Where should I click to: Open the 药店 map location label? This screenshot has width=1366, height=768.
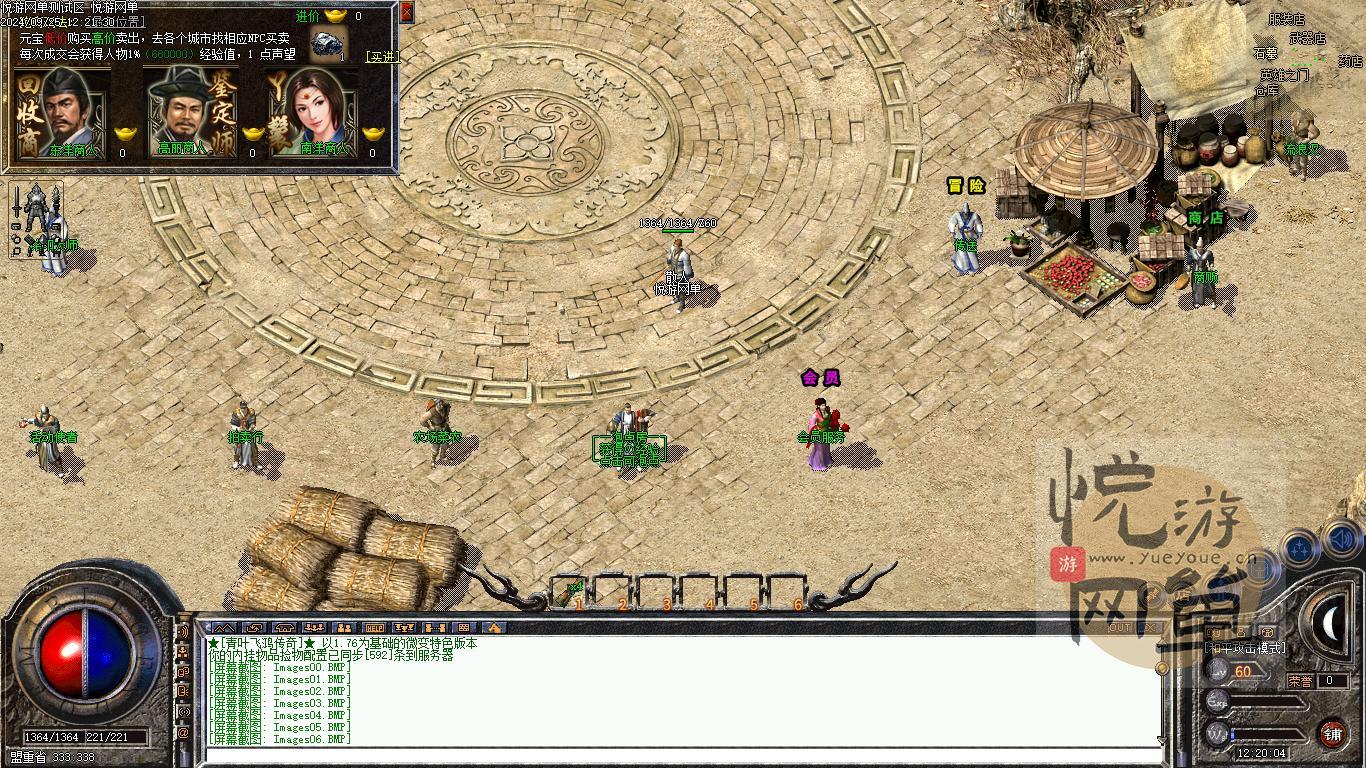[x=1349, y=61]
